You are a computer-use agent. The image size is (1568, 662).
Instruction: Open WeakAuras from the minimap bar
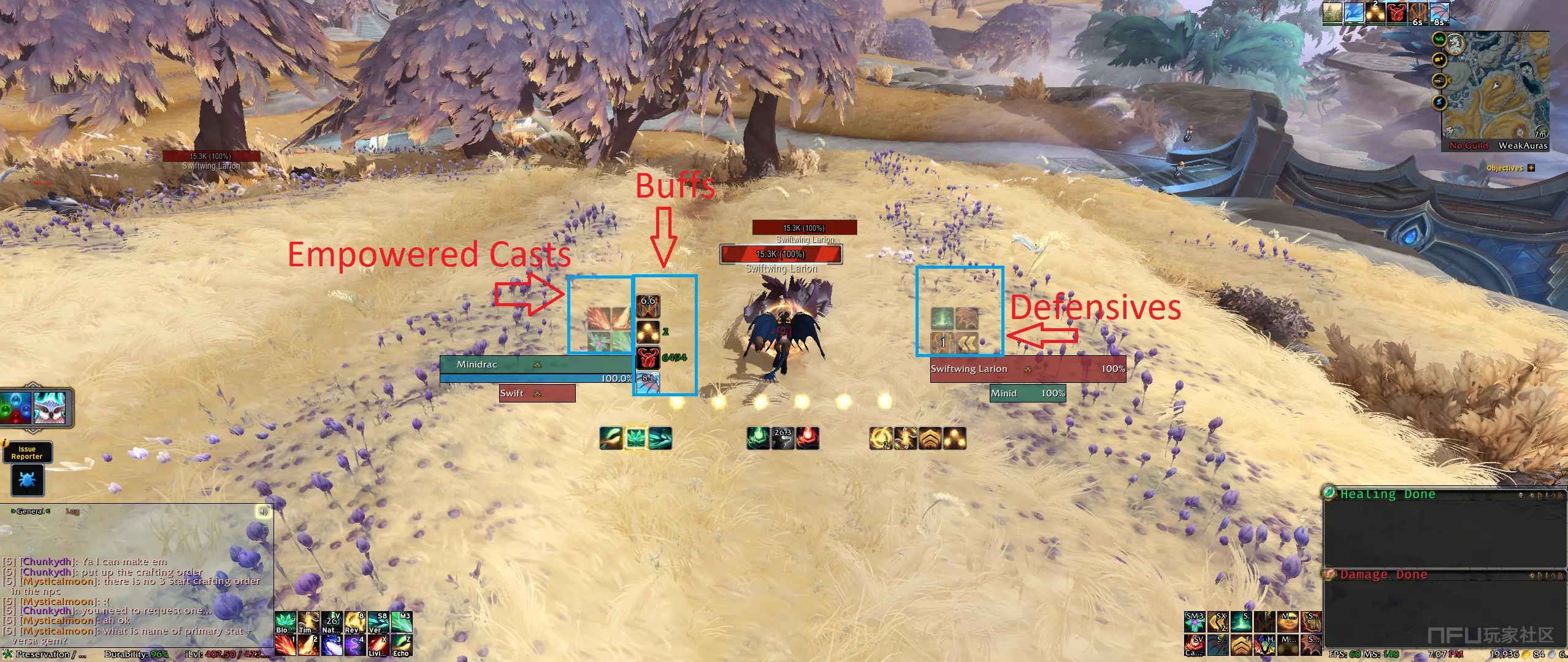1523,146
